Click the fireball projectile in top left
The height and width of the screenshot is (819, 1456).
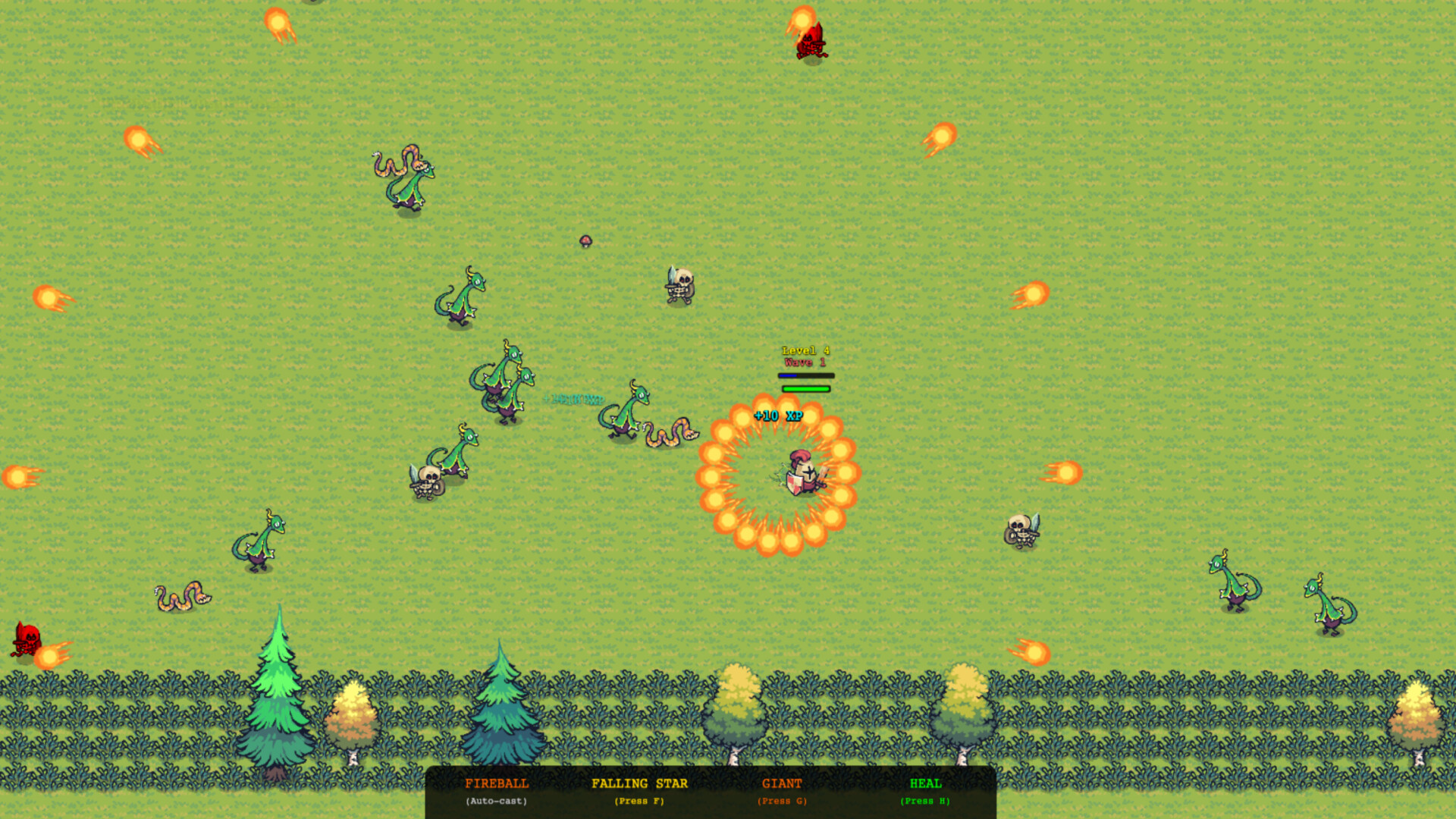(x=136, y=140)
